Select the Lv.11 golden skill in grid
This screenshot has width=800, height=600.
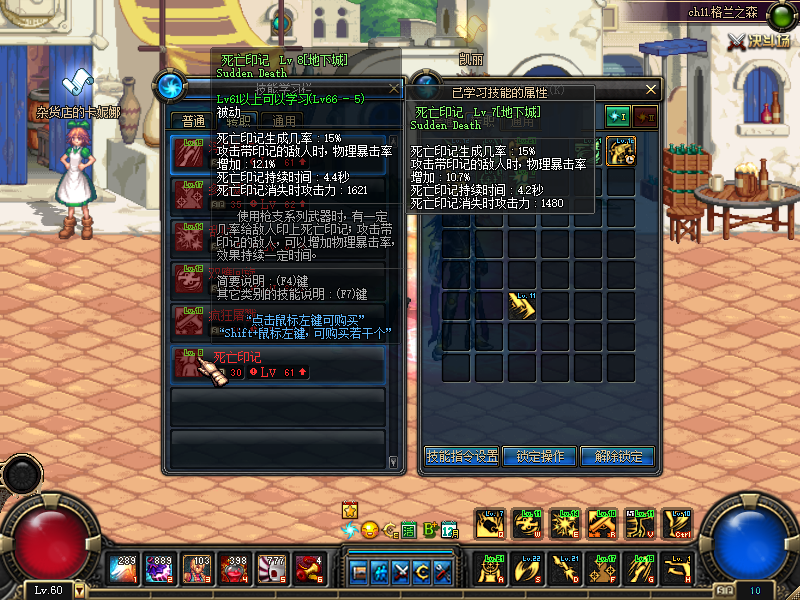[x=522, y=304]
